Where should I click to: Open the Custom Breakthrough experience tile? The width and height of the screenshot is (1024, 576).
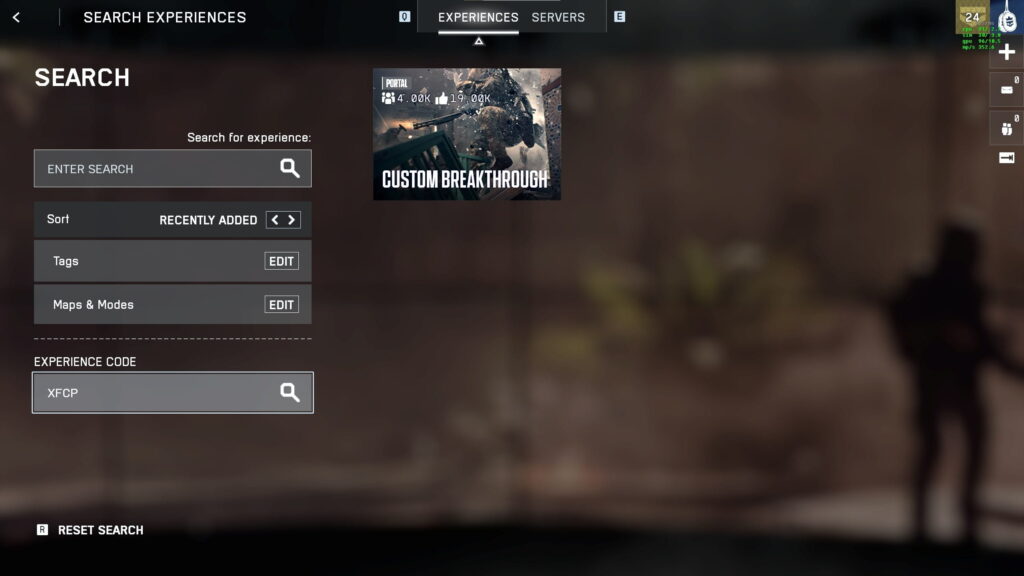click(467, 134)
